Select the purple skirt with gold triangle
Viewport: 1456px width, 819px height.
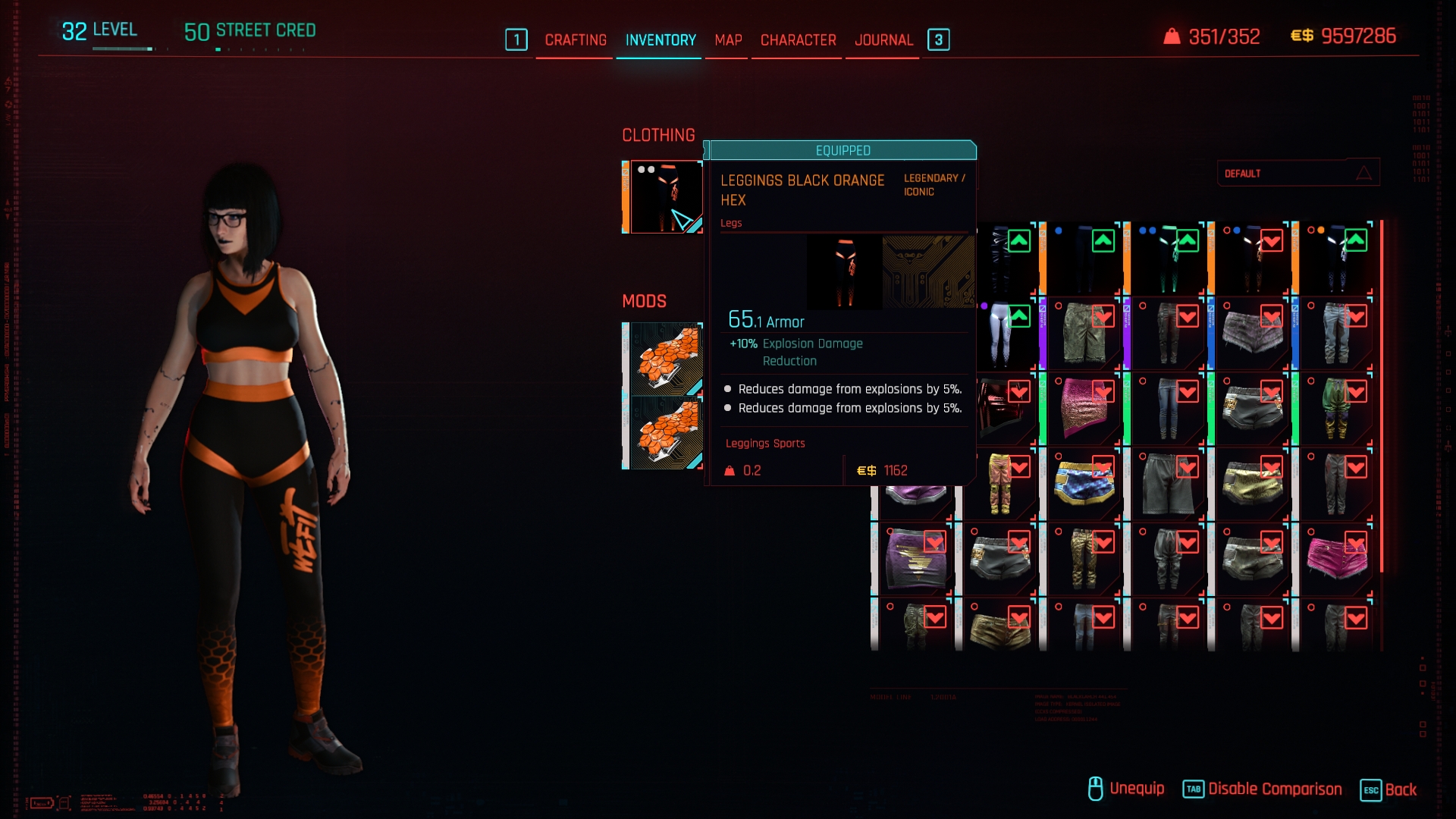(915, 559)
